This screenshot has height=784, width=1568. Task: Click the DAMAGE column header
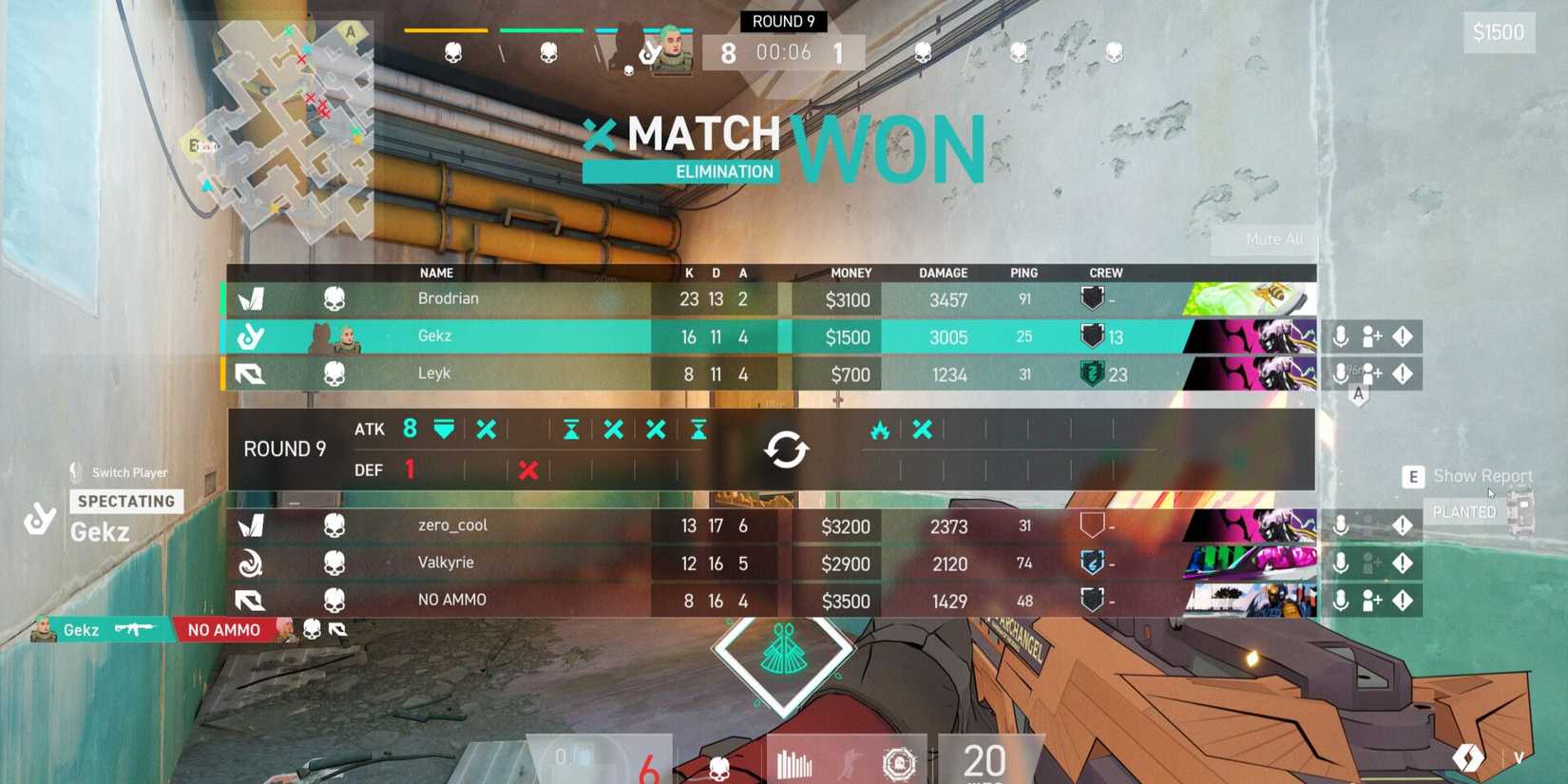pyautogui.click(x=944, y=273)
